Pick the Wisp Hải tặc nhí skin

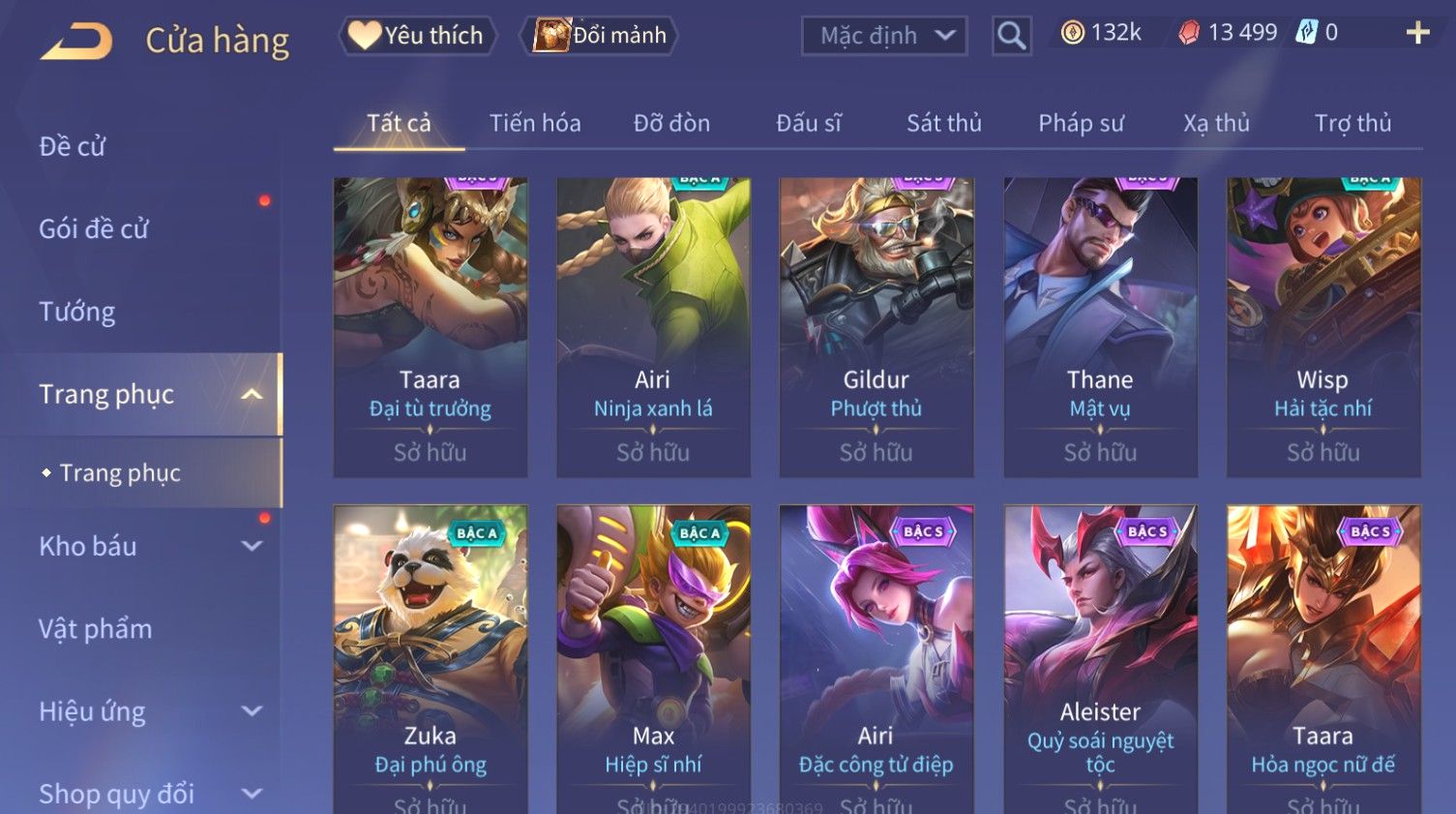[x=1322, y=326]
